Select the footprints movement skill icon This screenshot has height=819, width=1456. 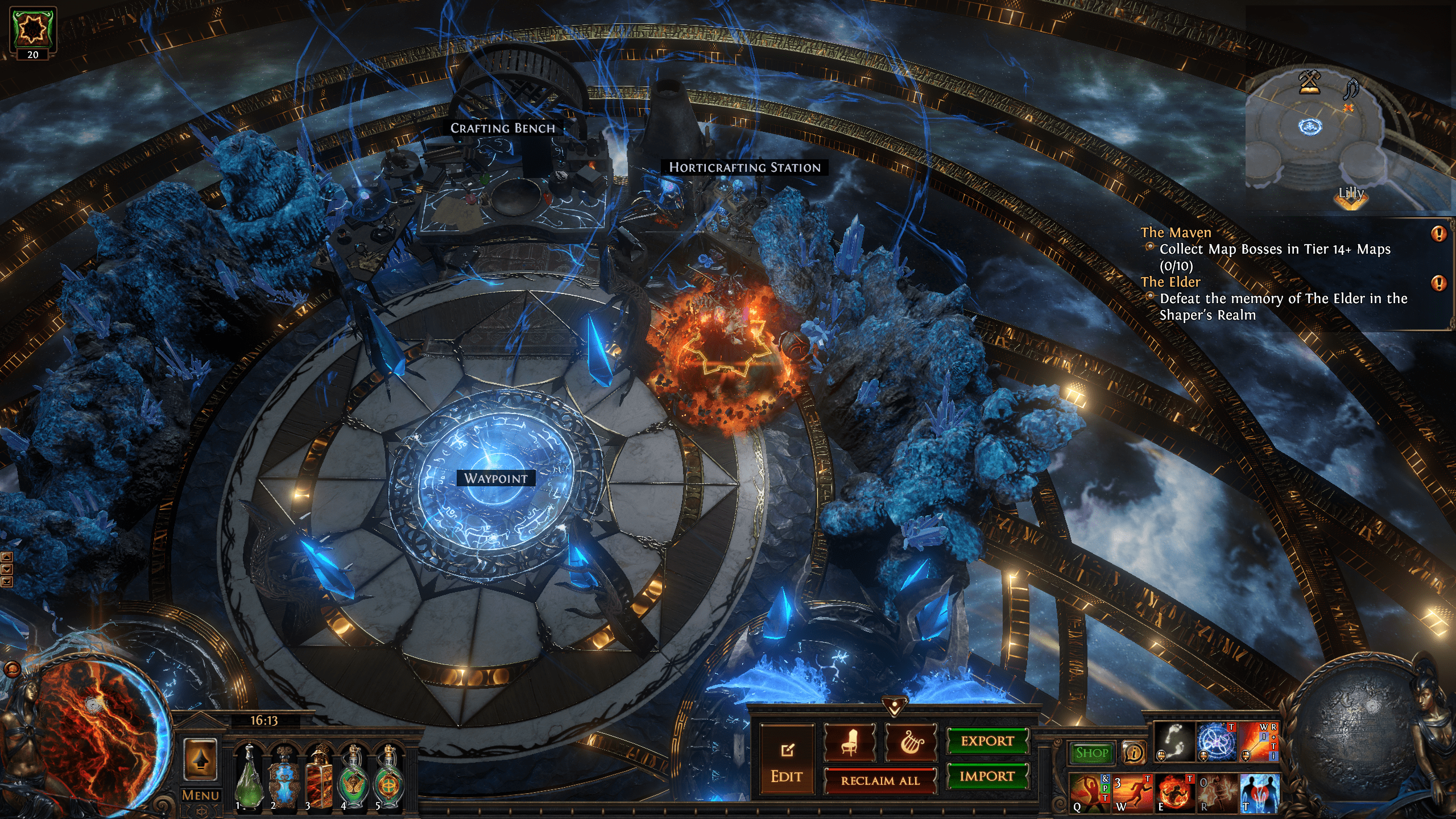pyautogui.click(x=1174, y=742)
